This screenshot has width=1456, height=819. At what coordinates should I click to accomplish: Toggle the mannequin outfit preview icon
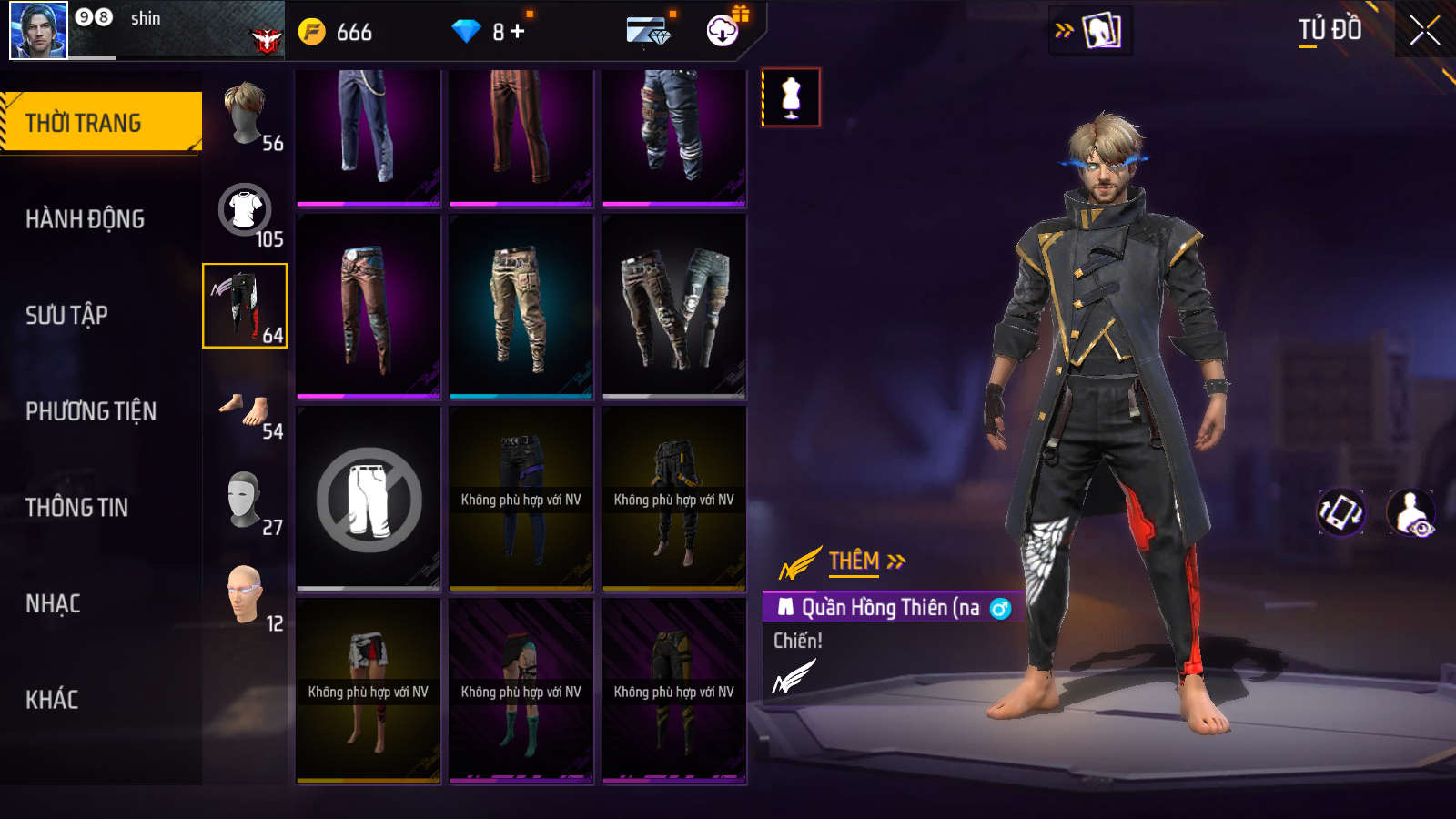click(x=791, y=97)
